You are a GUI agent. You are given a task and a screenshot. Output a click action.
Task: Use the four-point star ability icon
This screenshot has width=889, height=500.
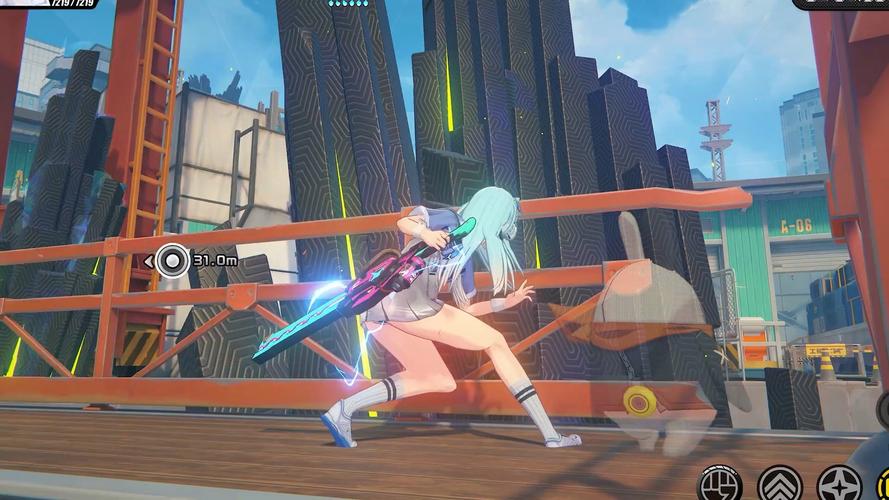click(838, 487)
